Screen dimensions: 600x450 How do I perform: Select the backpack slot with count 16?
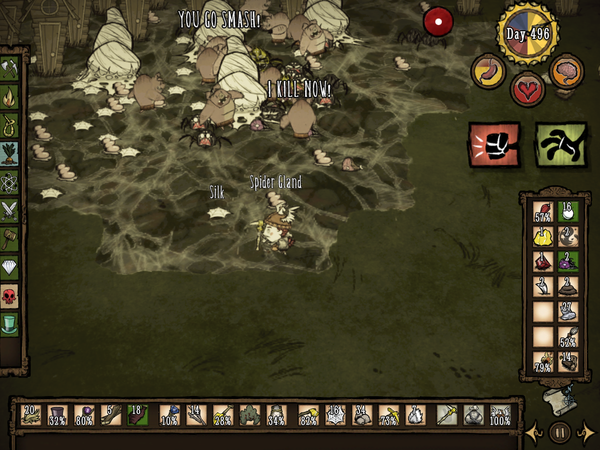tap(569, 211)
